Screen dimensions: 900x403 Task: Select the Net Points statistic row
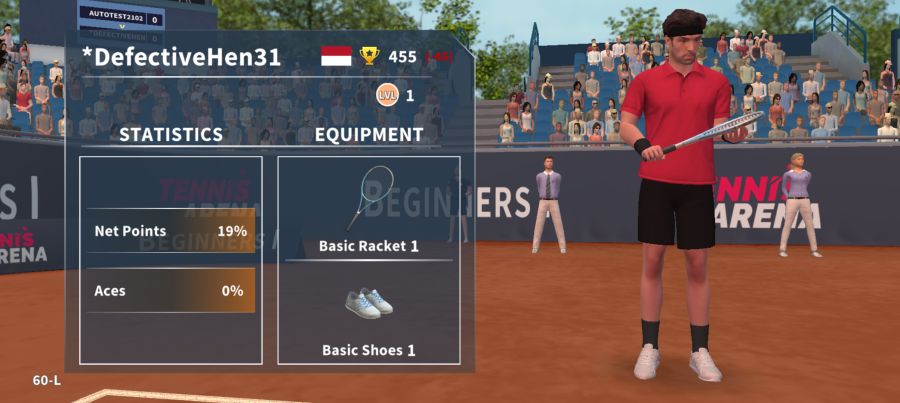(170, 231)
